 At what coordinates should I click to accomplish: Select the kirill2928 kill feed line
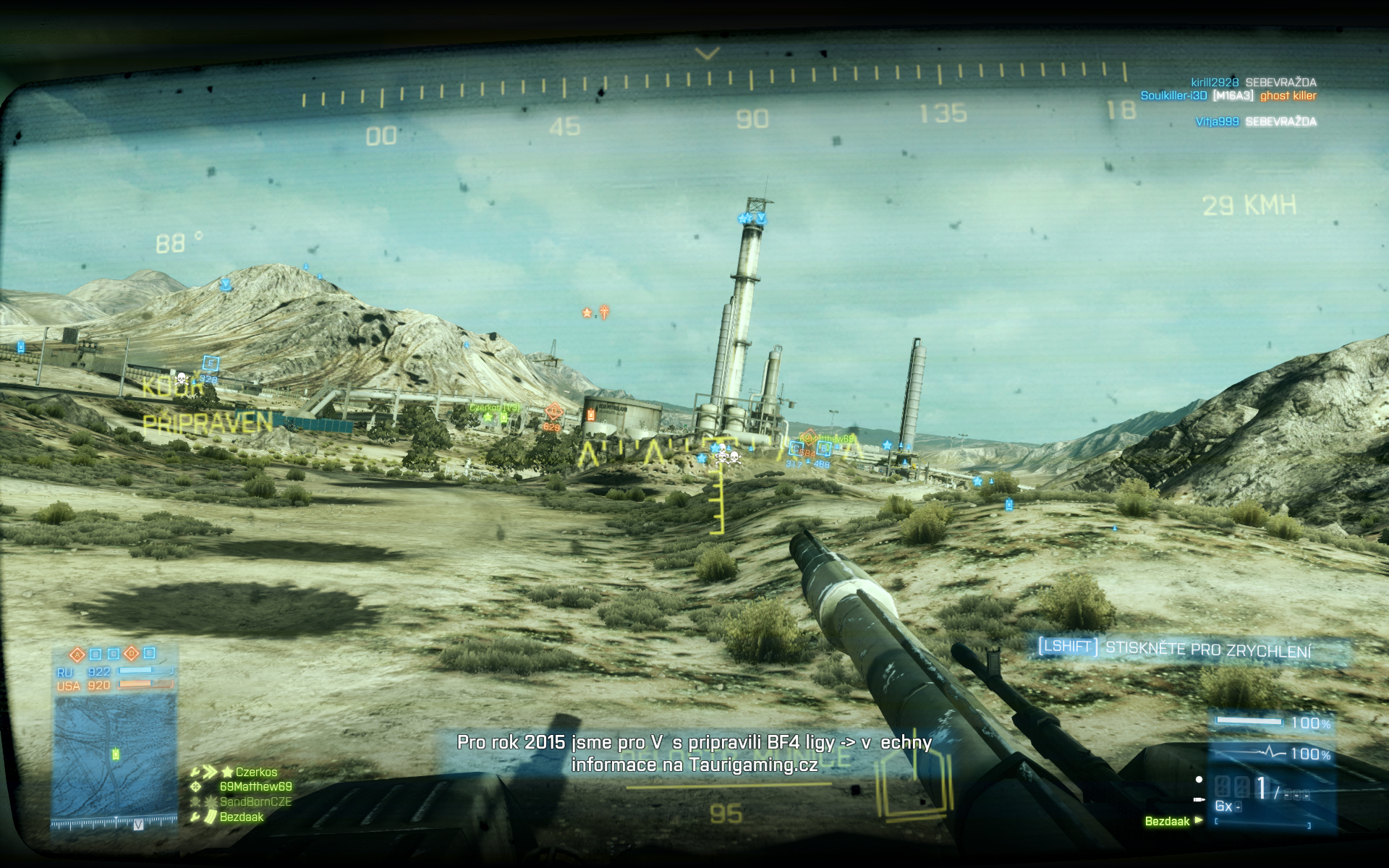tap(1253, 82)
